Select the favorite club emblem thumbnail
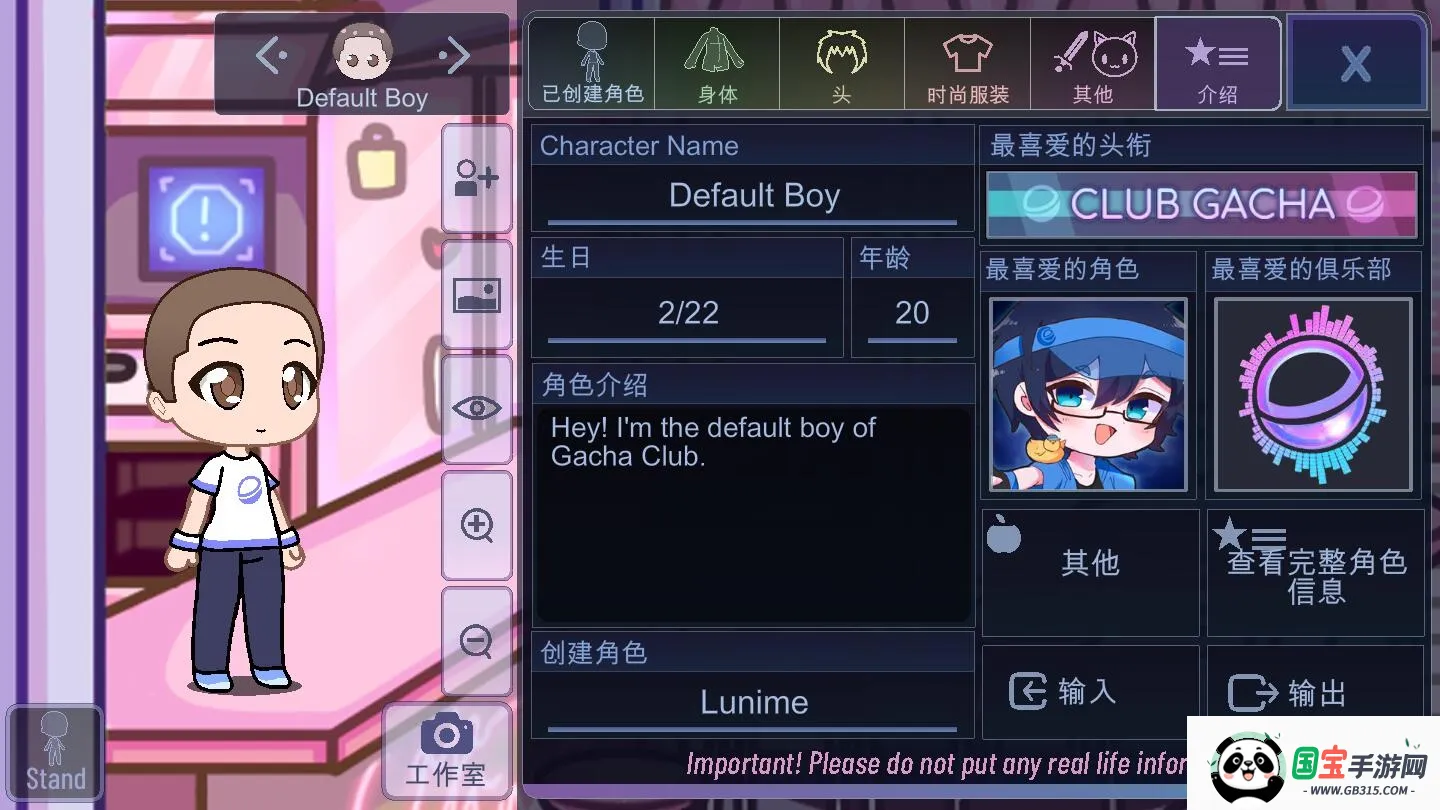 pos(1313,394)
